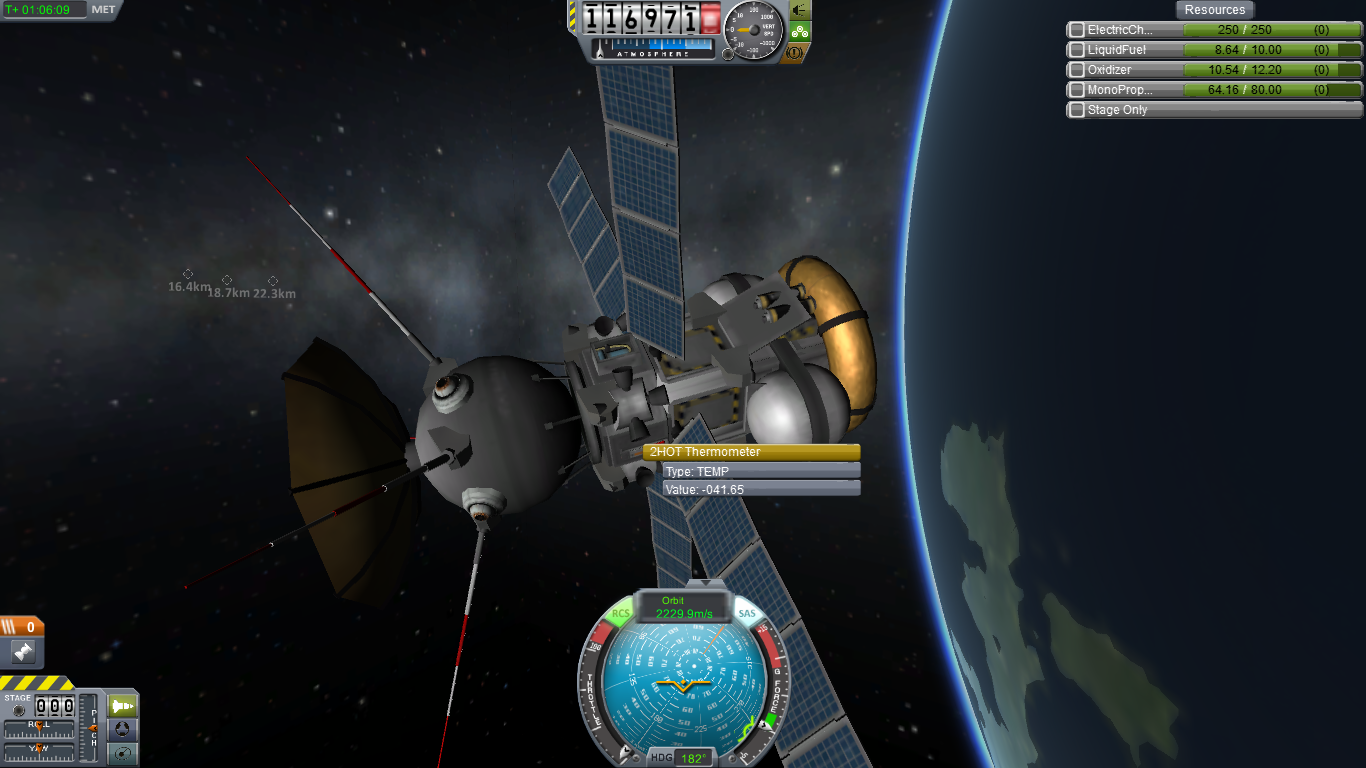Tick the MonoPropellant resource checkbox
The width and height of the screenshot is (1366, 768).
coord(1077,90)
